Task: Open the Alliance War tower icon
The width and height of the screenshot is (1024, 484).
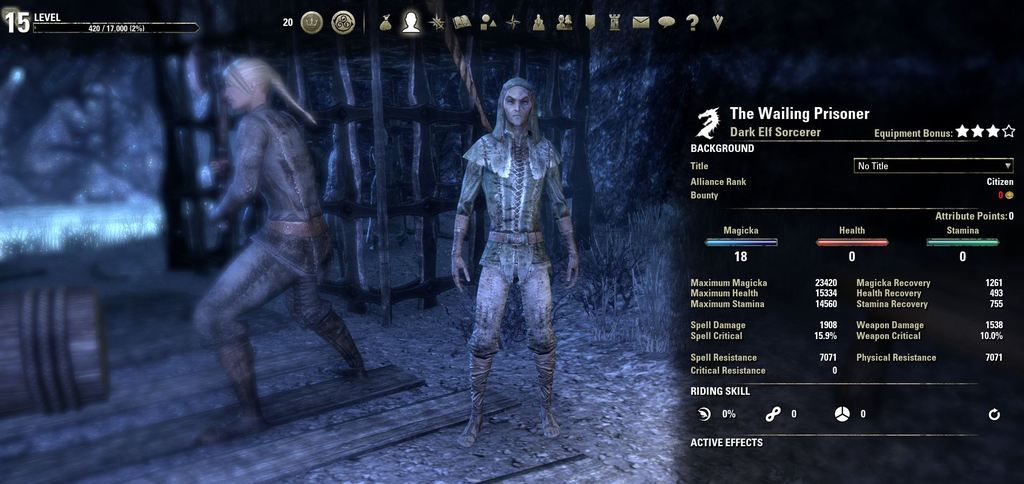Action: (x=615, y=21)
